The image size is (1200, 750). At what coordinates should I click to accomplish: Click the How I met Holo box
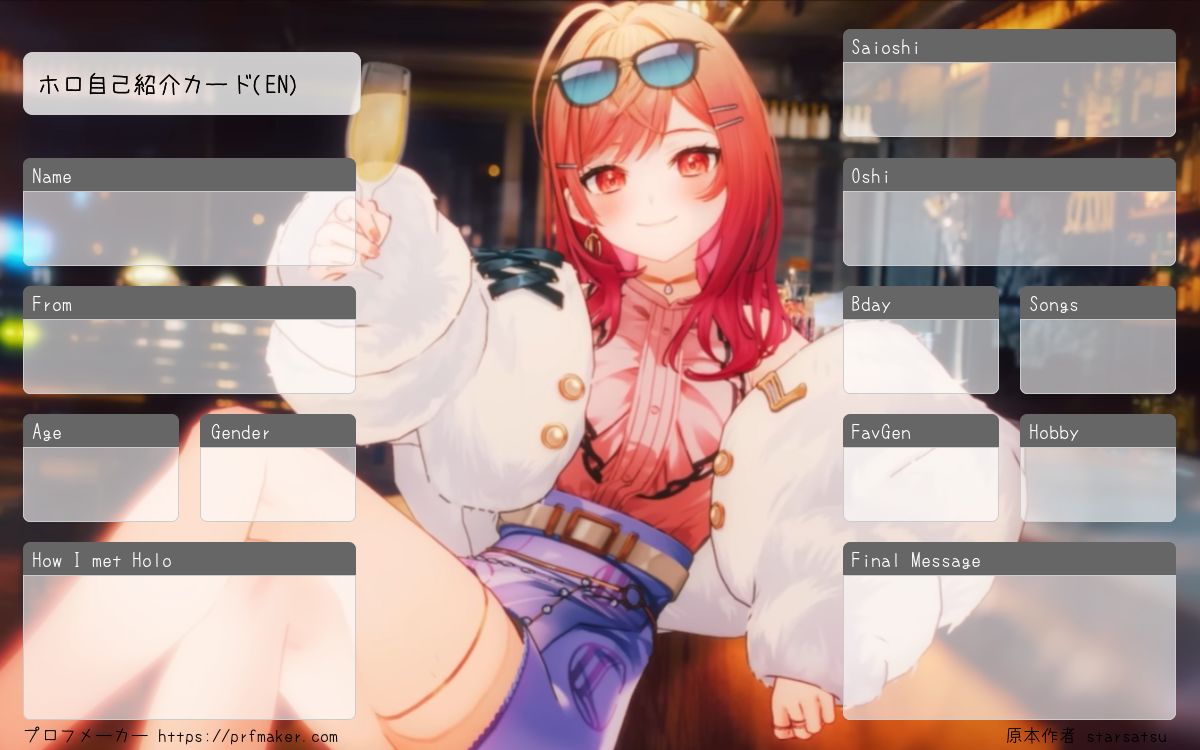189,647
